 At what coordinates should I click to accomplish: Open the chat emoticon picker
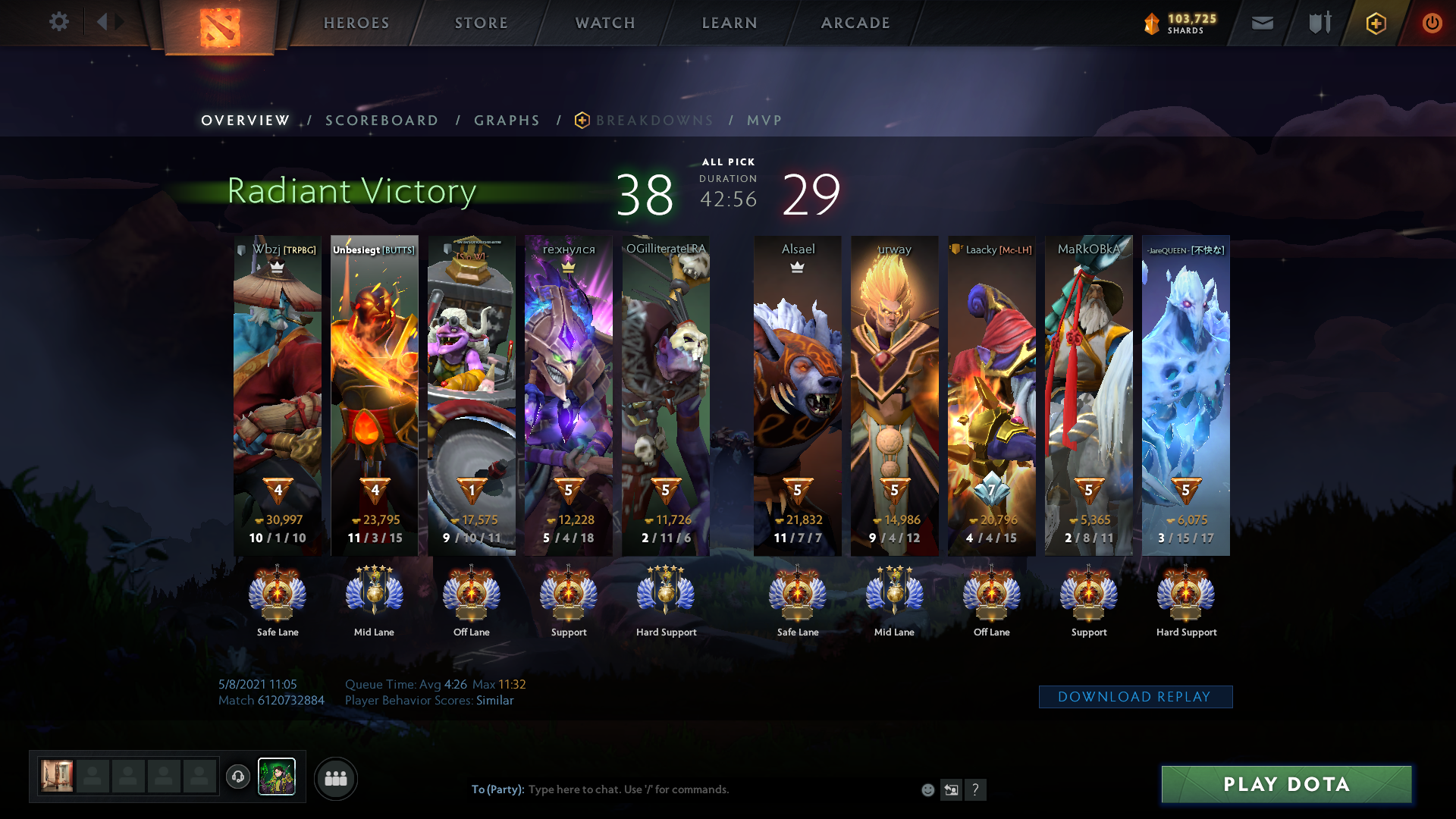tap(927, 790)
